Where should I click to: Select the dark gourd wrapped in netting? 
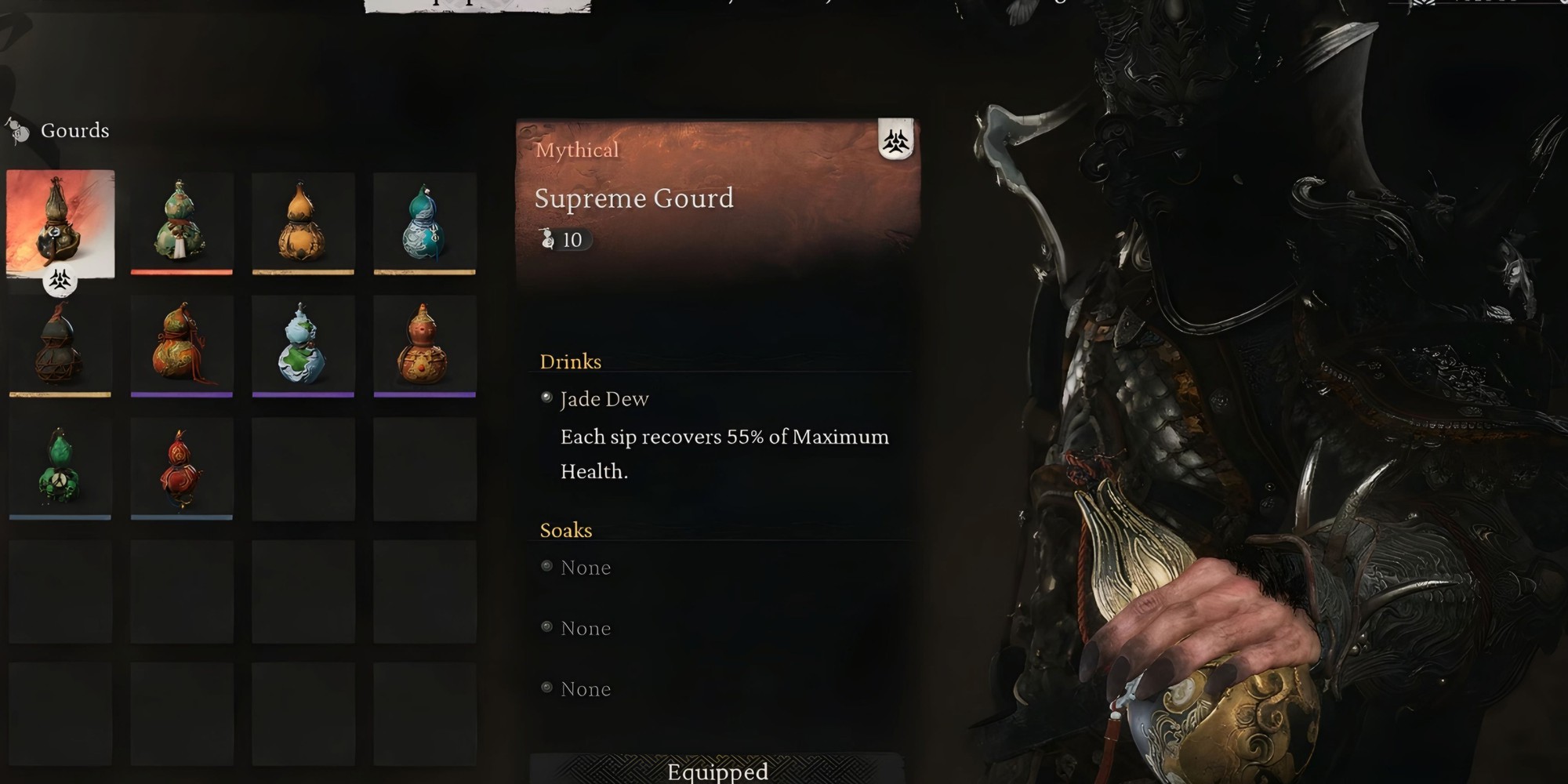coord(60,345)
